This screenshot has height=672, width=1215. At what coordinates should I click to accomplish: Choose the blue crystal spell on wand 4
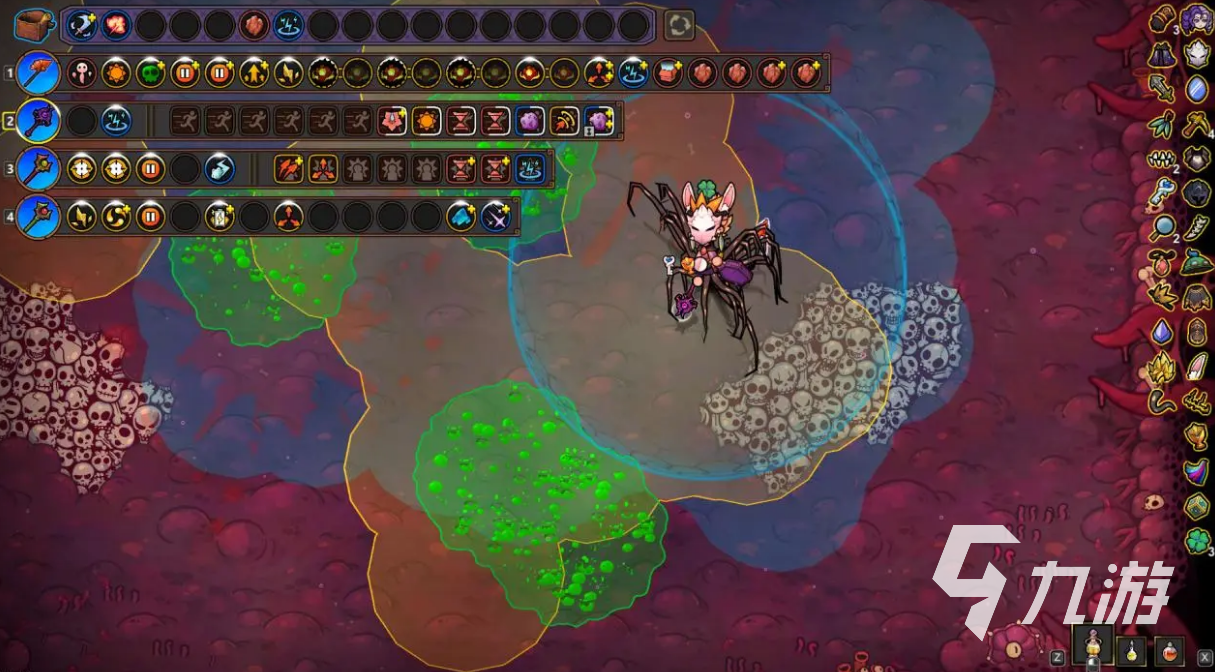coord(461,216)
